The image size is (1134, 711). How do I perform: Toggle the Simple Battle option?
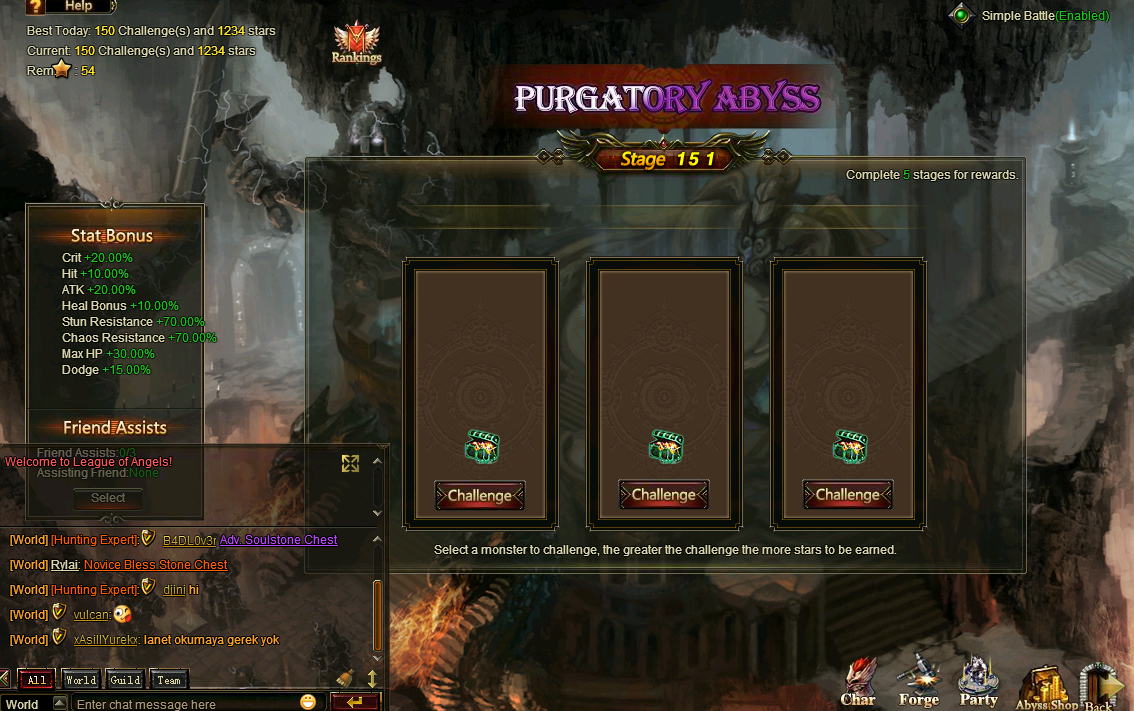(961, 15)
